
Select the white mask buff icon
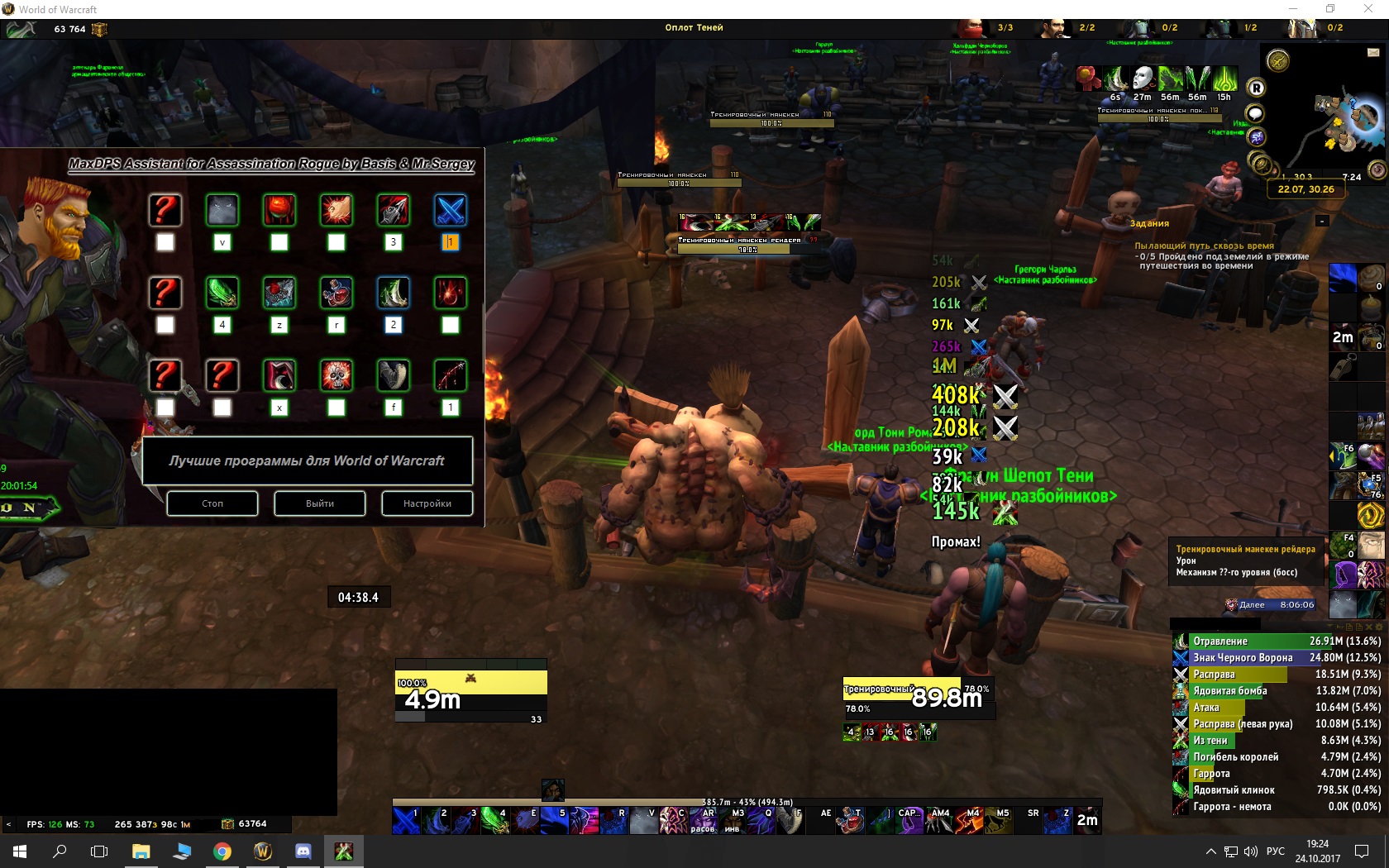(1143, 79)
